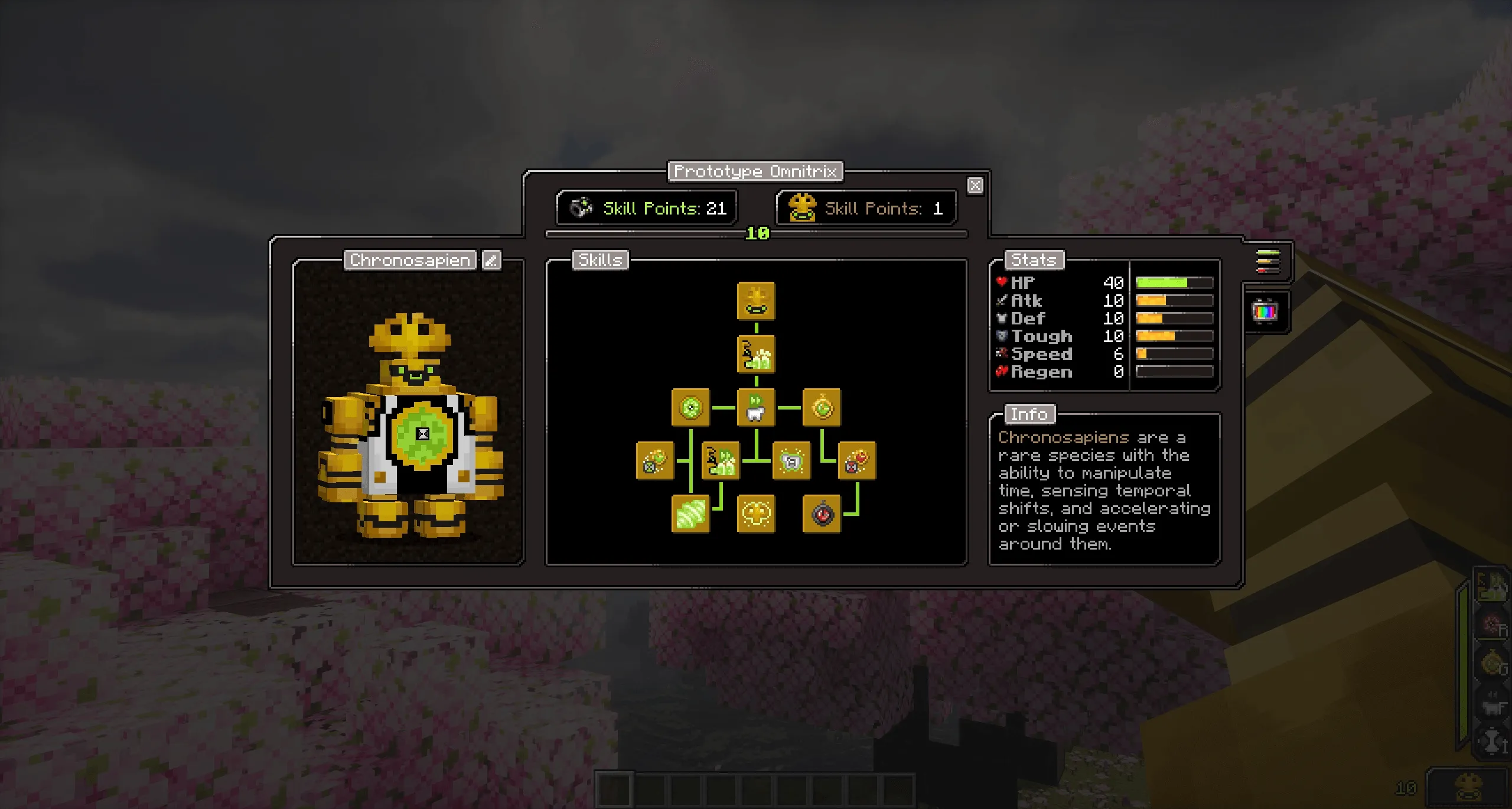Open the golden face outline skill node
Image resolution: width=1512 pixels, height=809 pixels.
coord(756,514)
